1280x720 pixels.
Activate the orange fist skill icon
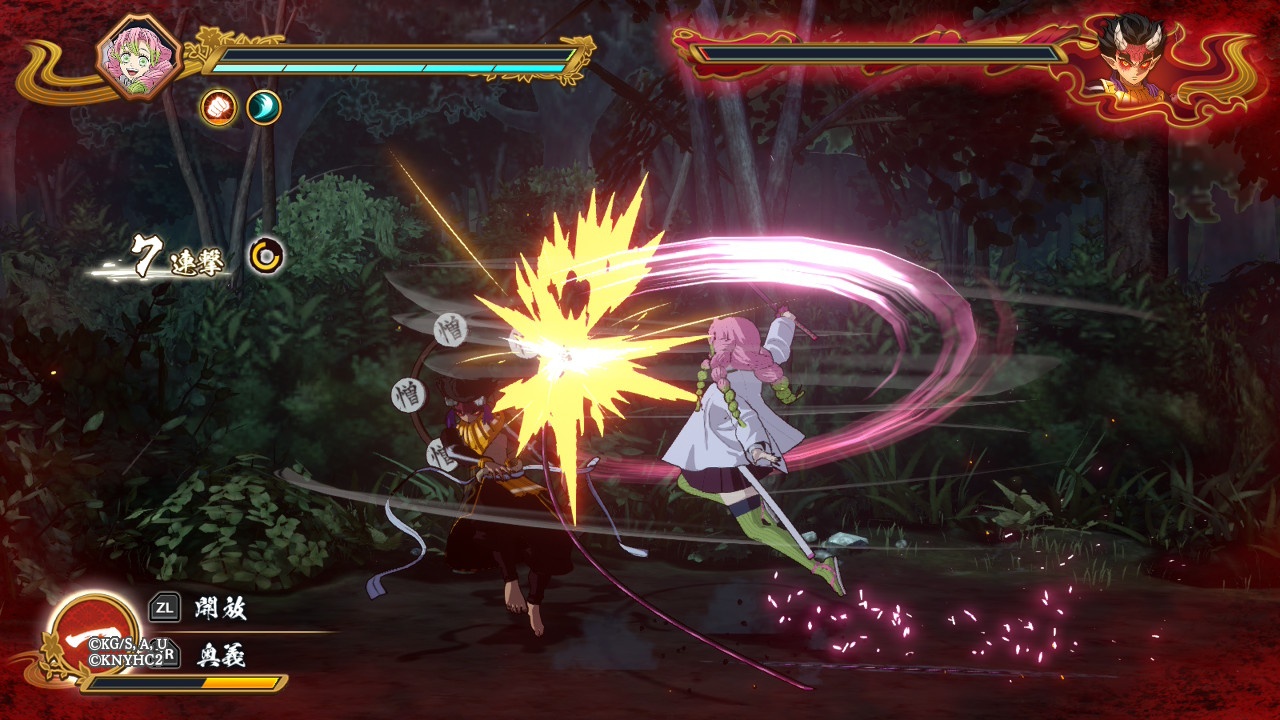(218, 107)
